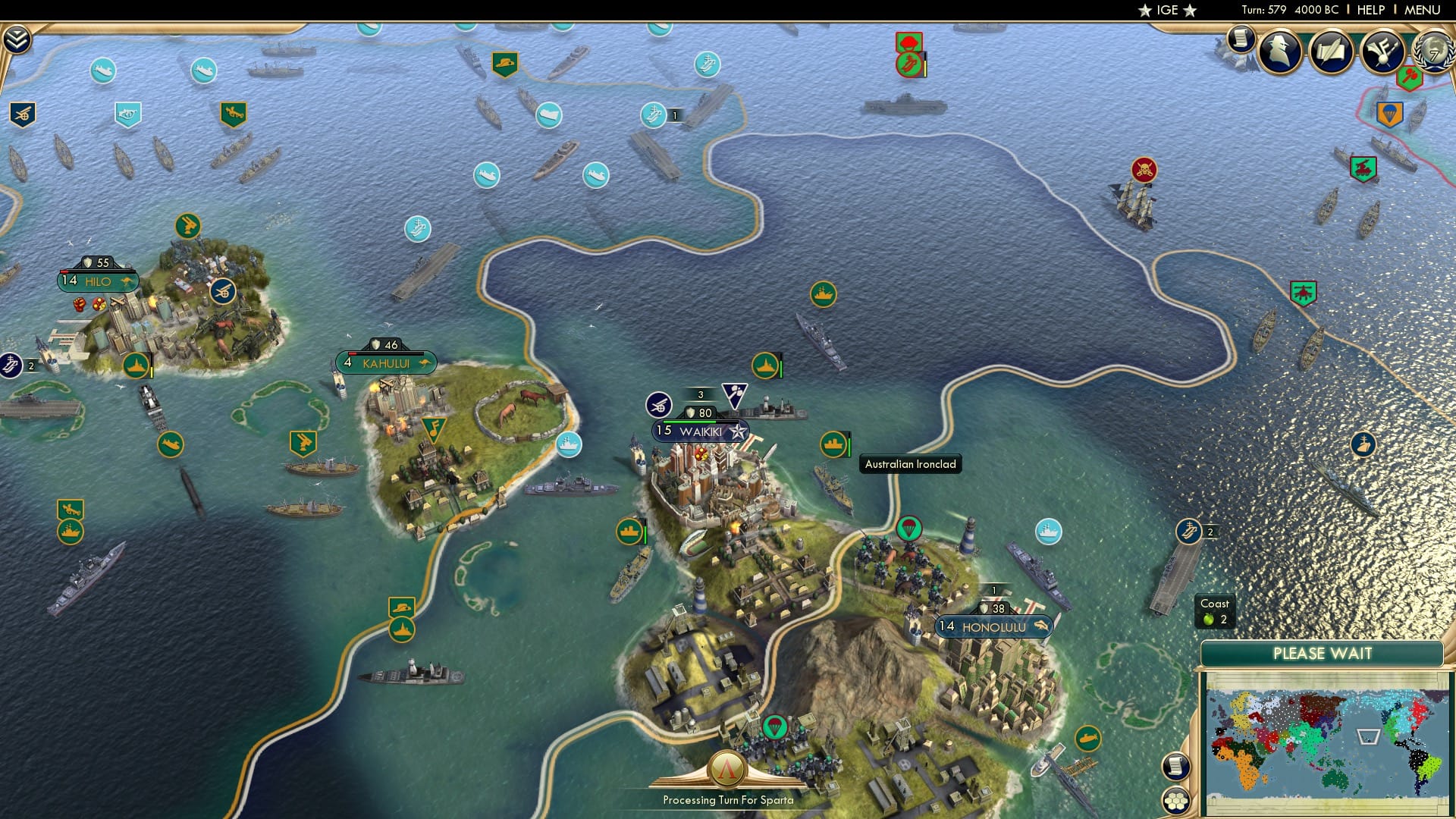Open the notification log scroll icon top right
Viewport: 1456px width, 819px height.
click(x=1241, y=43)
